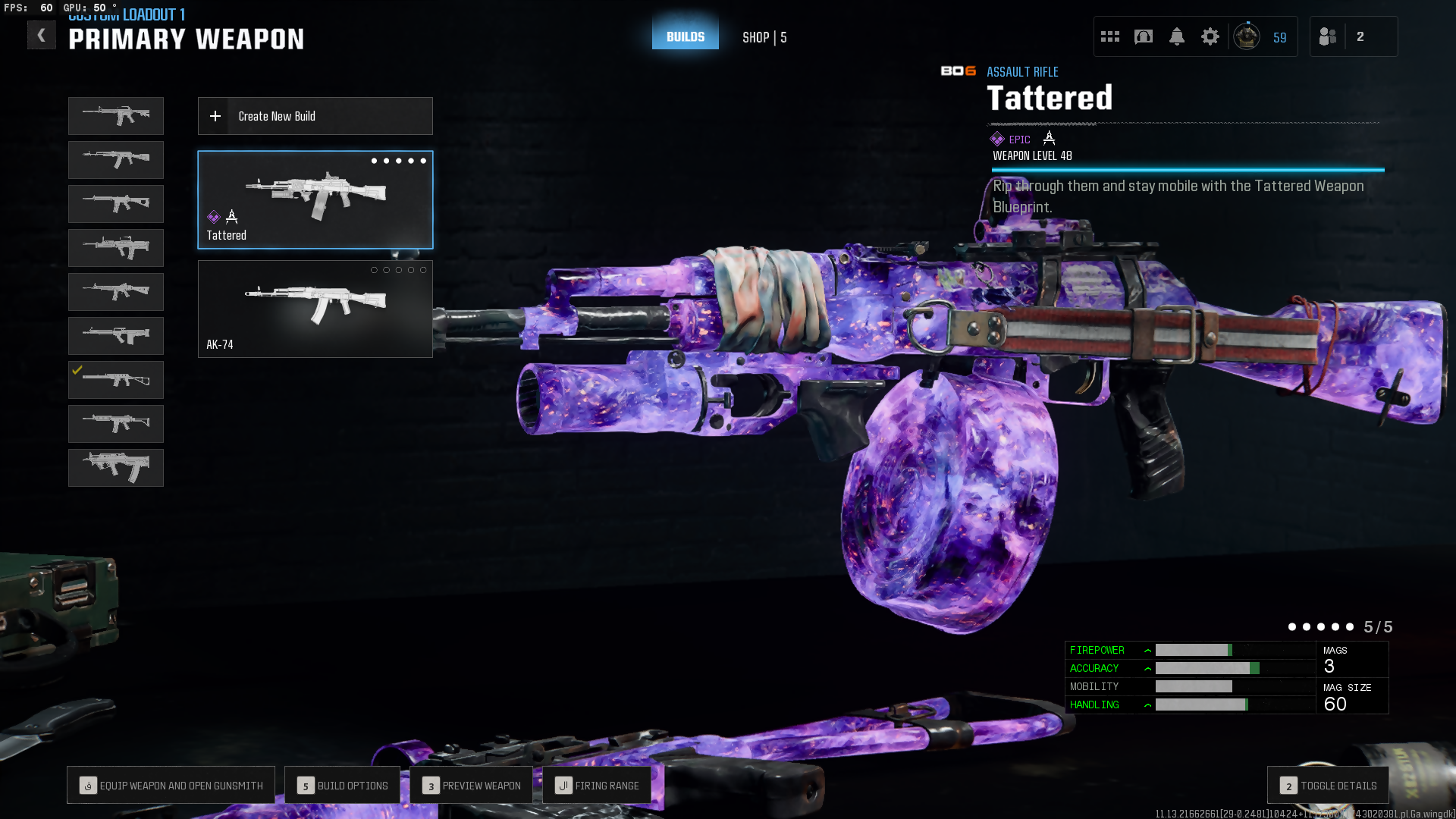View the player profile emblem
This screenshot has width=1456, height=819.
[x=1247, y=36]
